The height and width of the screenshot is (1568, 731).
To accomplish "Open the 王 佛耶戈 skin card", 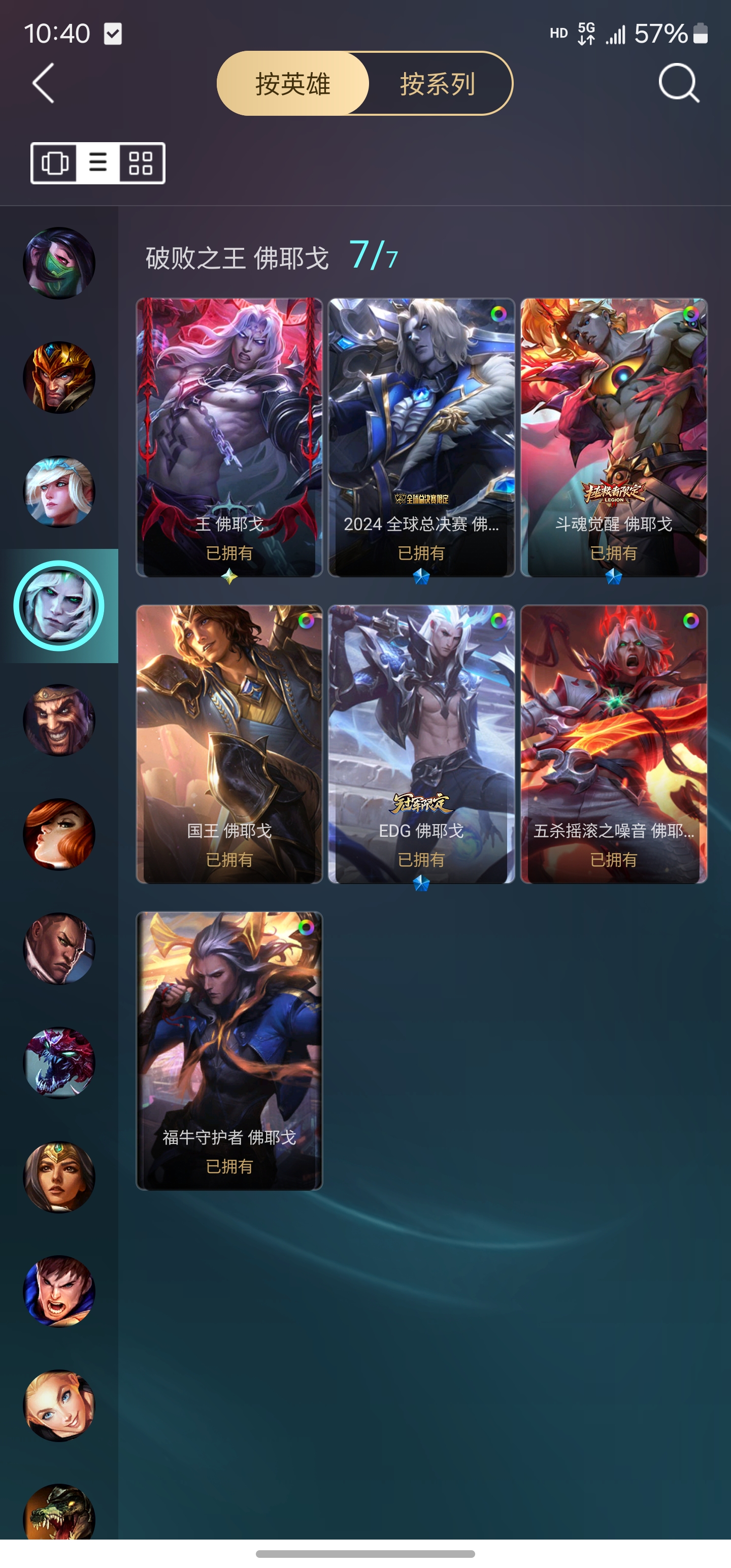I will (229, 437).
